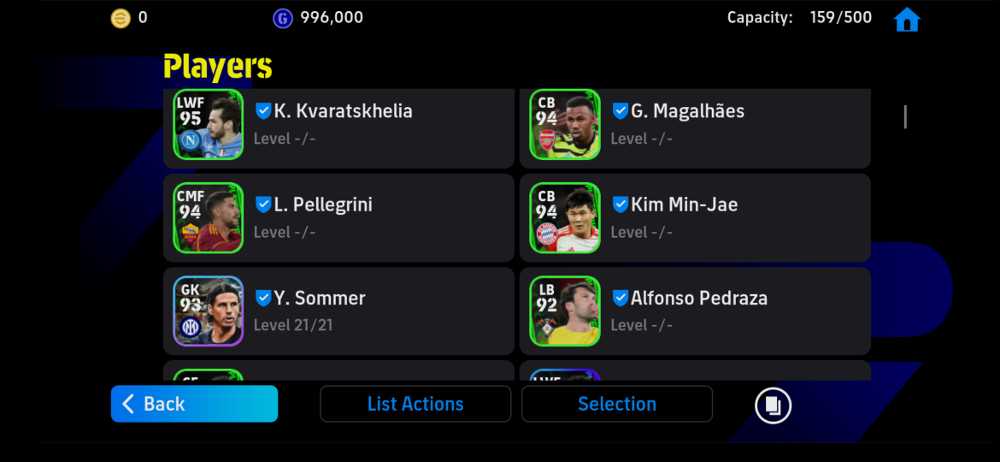Return home via the blue house icon

point(906,19)
